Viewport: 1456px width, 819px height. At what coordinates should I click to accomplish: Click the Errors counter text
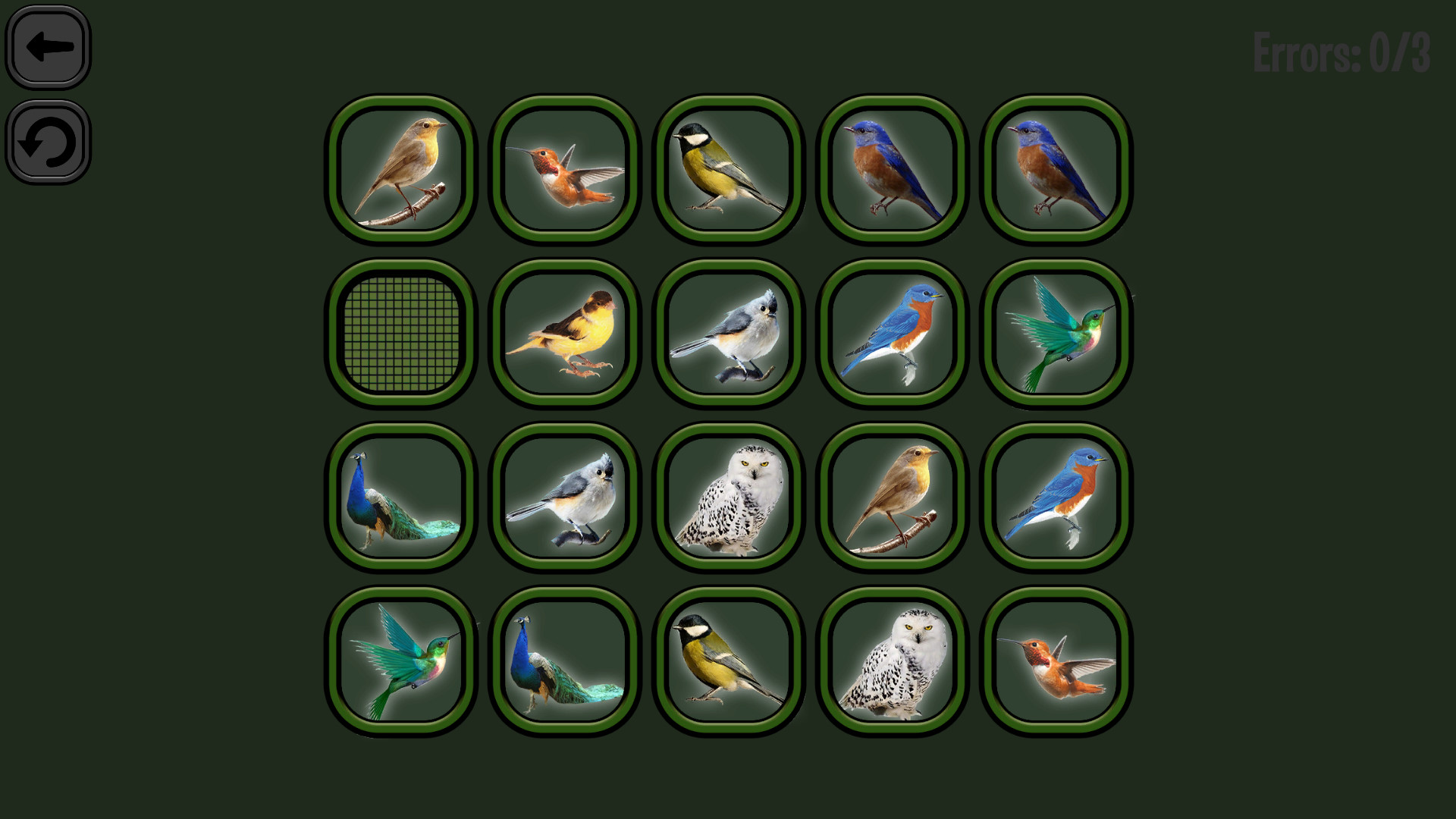pyautogui.click(x=1341, y=52)
